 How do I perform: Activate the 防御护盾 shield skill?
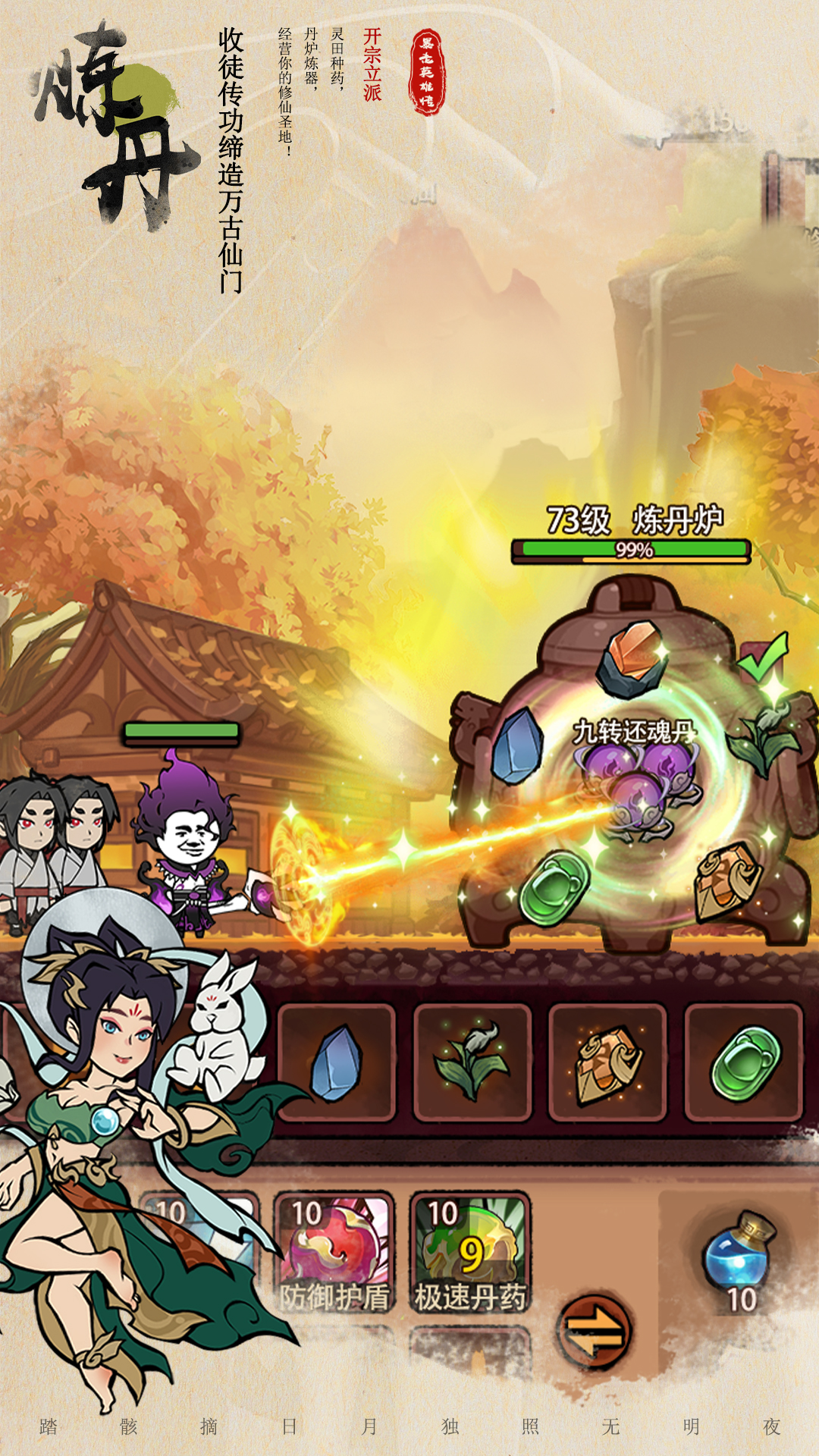(x=334, y=1253)
